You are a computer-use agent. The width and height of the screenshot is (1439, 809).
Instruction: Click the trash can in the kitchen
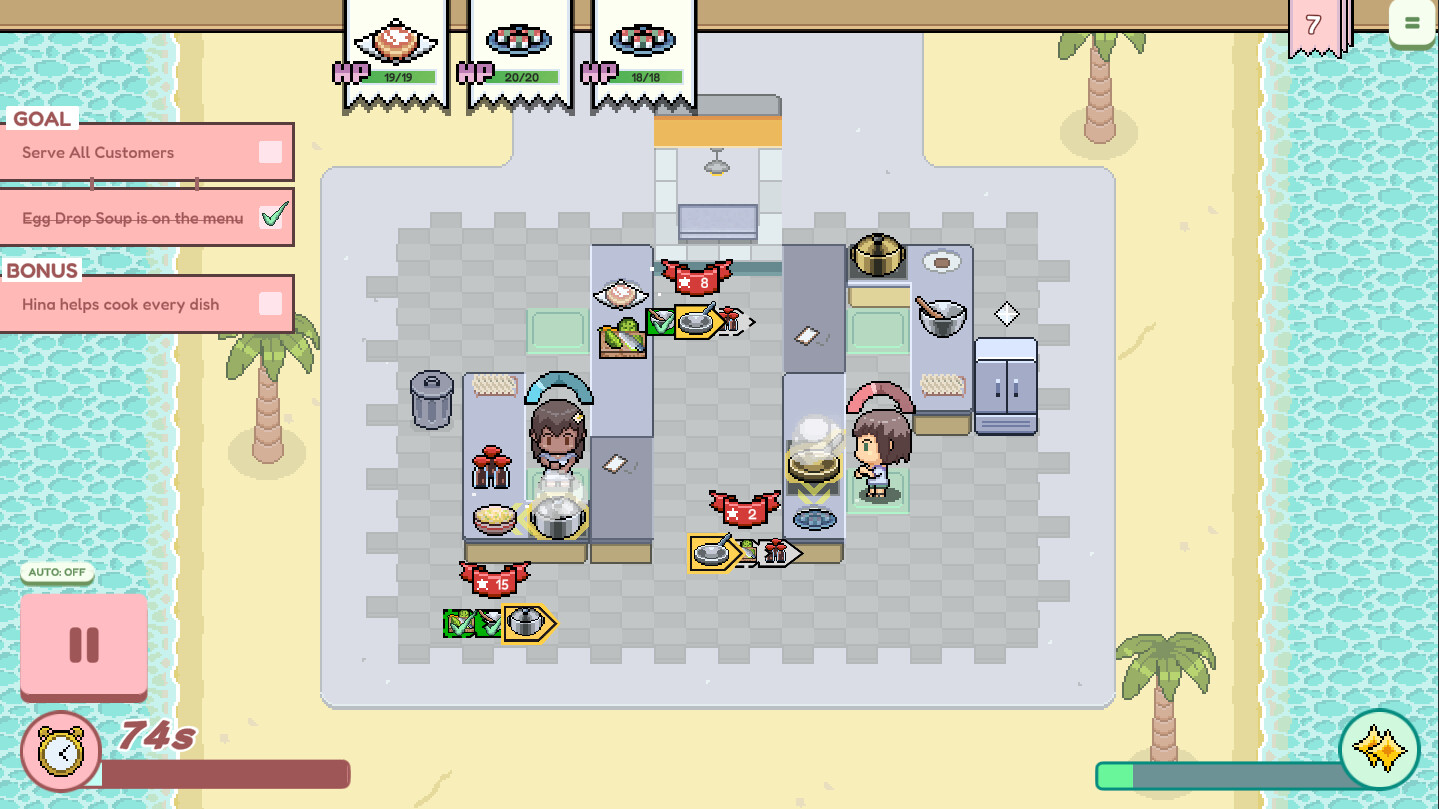(432, 400)
